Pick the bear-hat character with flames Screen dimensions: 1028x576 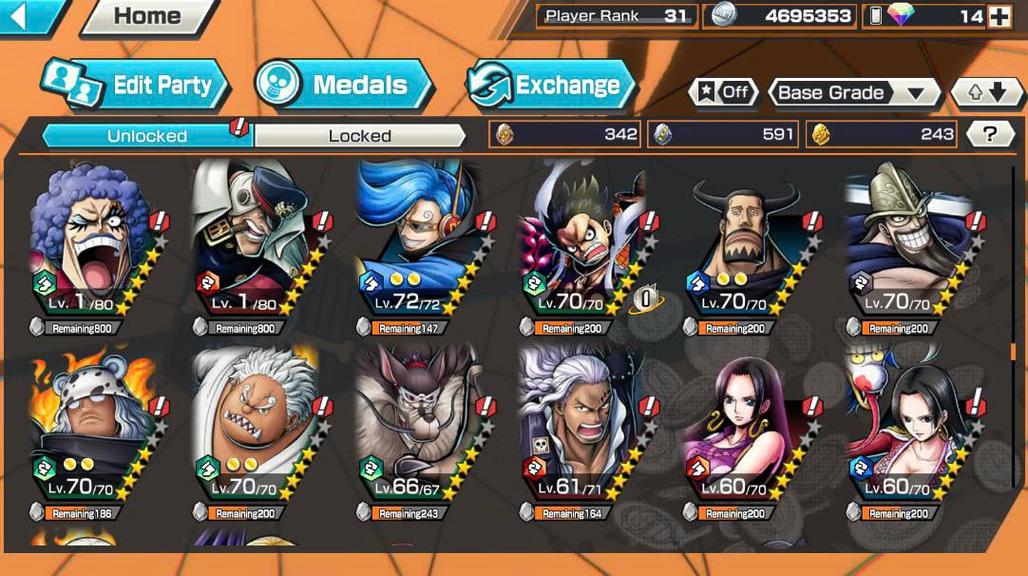(x=92, y=430)
